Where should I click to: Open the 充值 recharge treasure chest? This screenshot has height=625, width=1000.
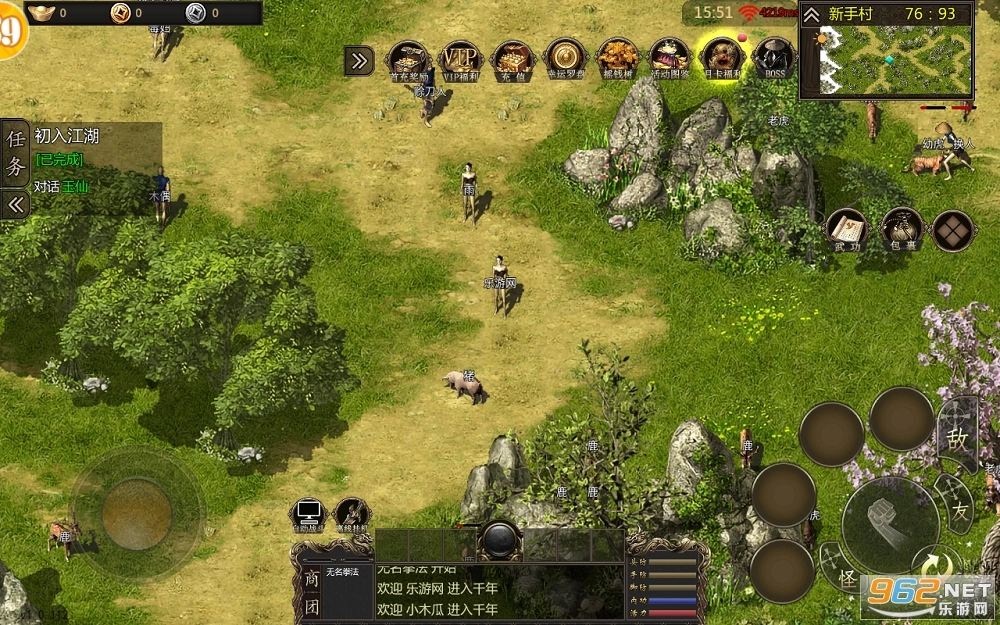512,59
